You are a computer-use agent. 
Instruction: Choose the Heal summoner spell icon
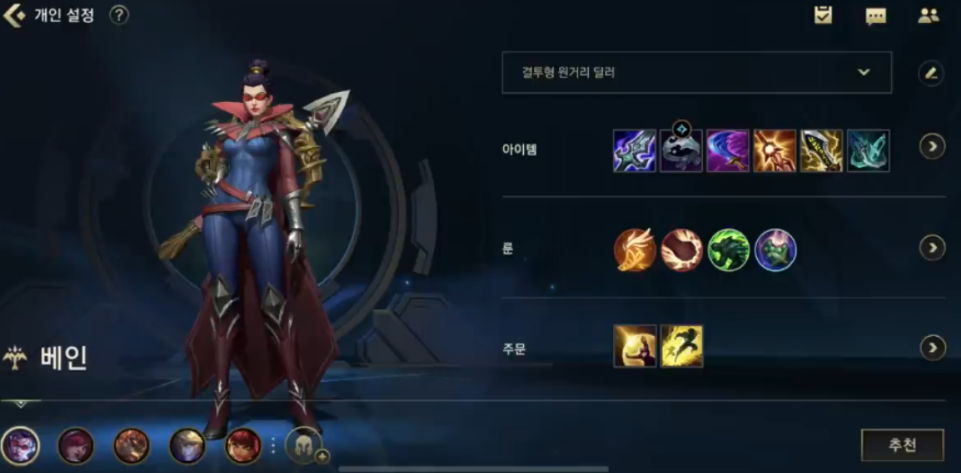point(634,347)
